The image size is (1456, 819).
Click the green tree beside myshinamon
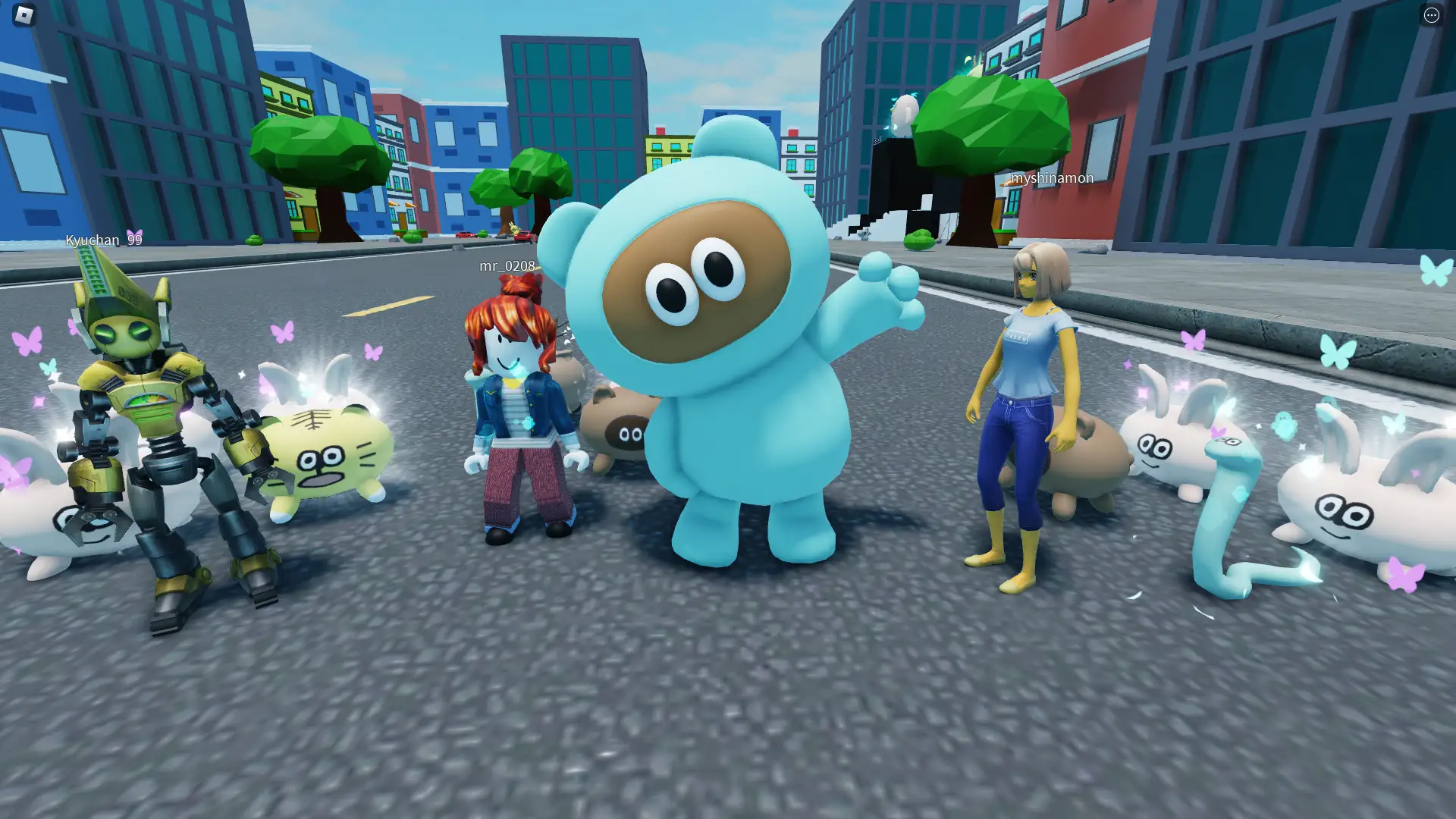click(x=993, y=121)
